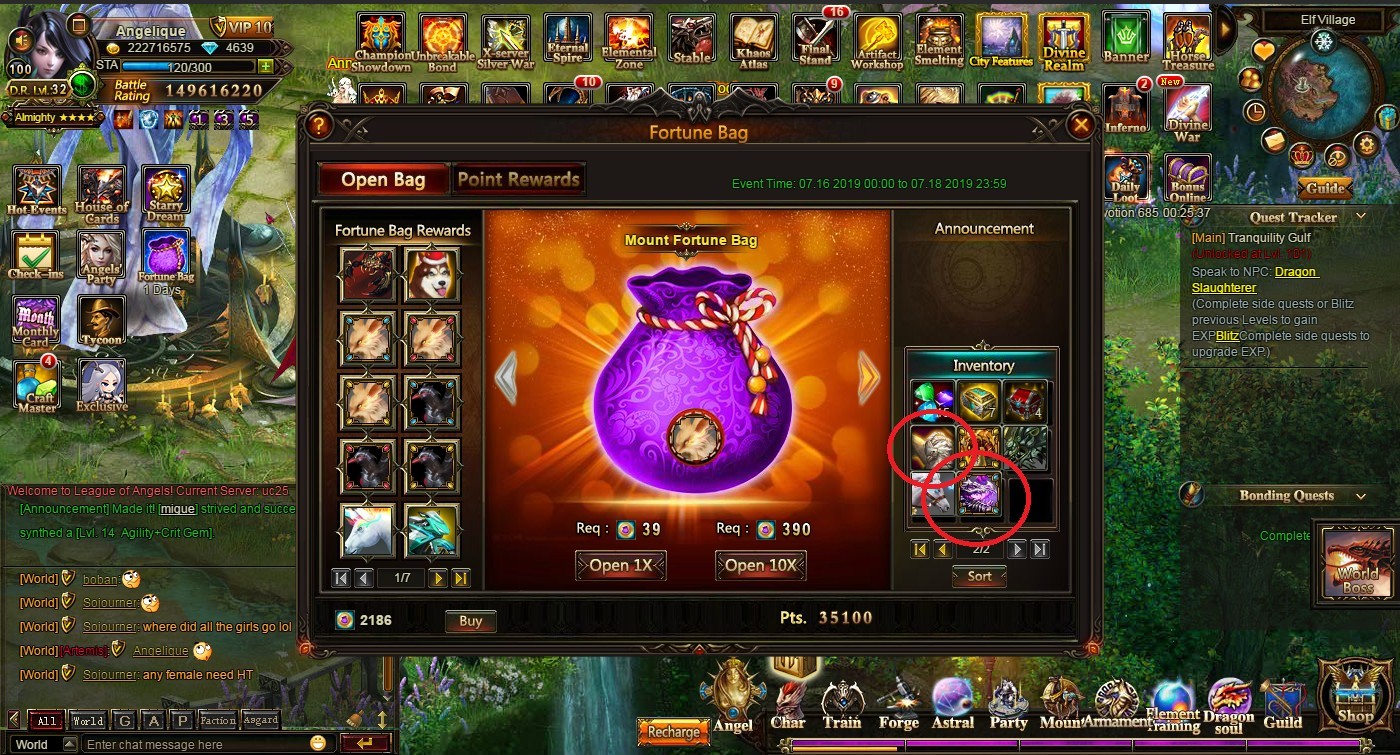Open the Guide button under minimap

[1325, 188]
